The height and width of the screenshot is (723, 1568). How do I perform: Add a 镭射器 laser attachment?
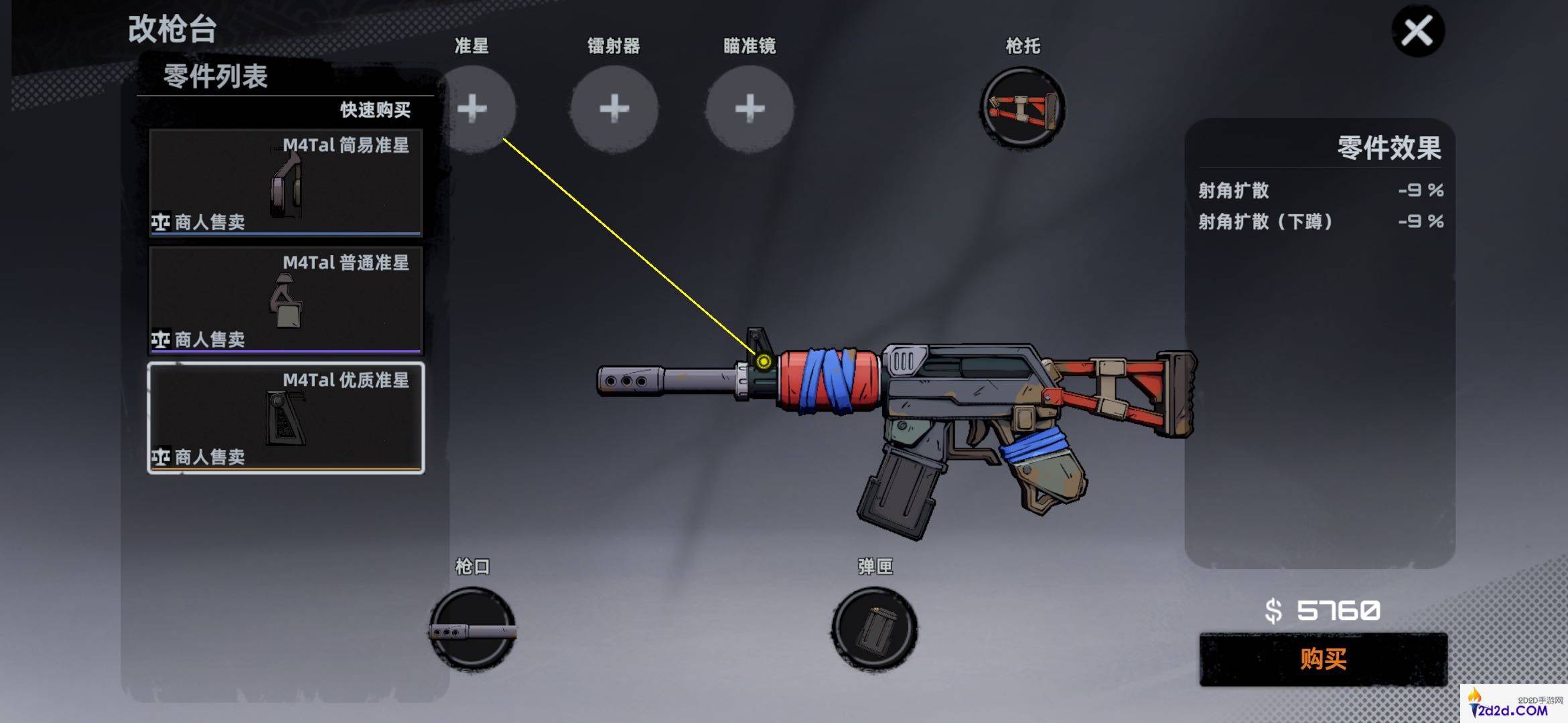(x=614, y=108)
